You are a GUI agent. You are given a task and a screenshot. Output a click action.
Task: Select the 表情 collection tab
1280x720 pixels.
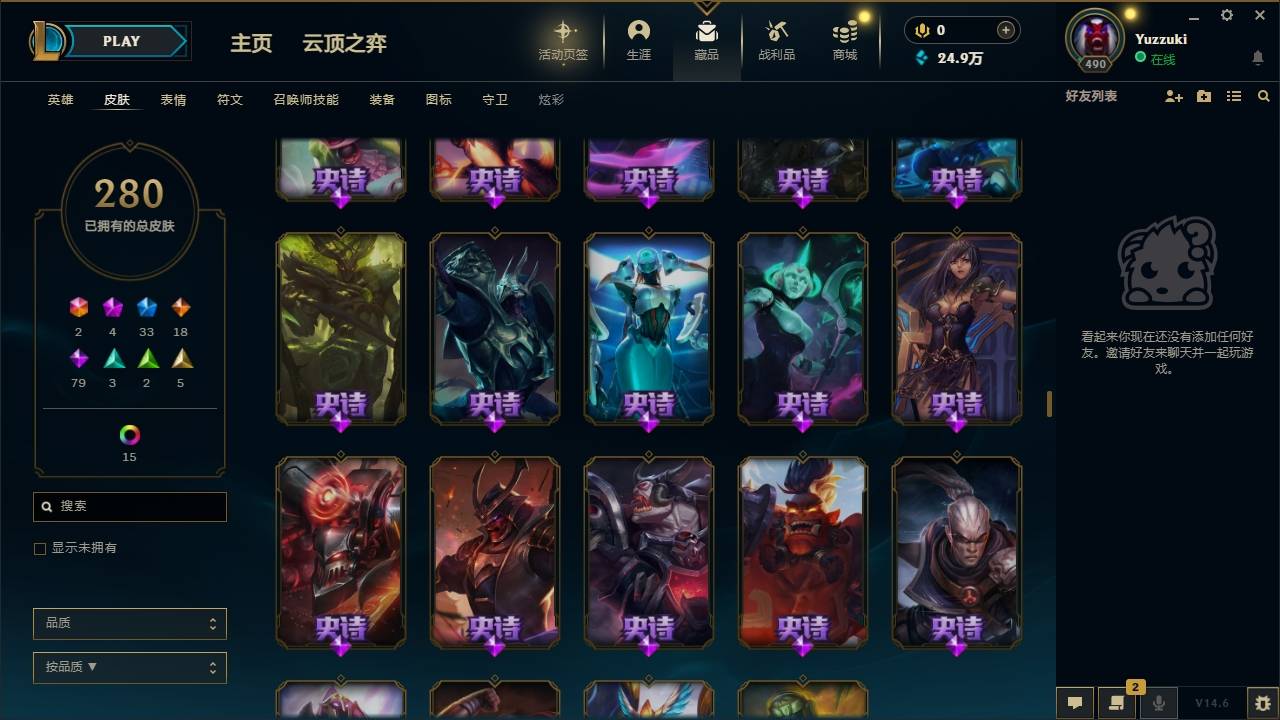[x=173, y=99]
